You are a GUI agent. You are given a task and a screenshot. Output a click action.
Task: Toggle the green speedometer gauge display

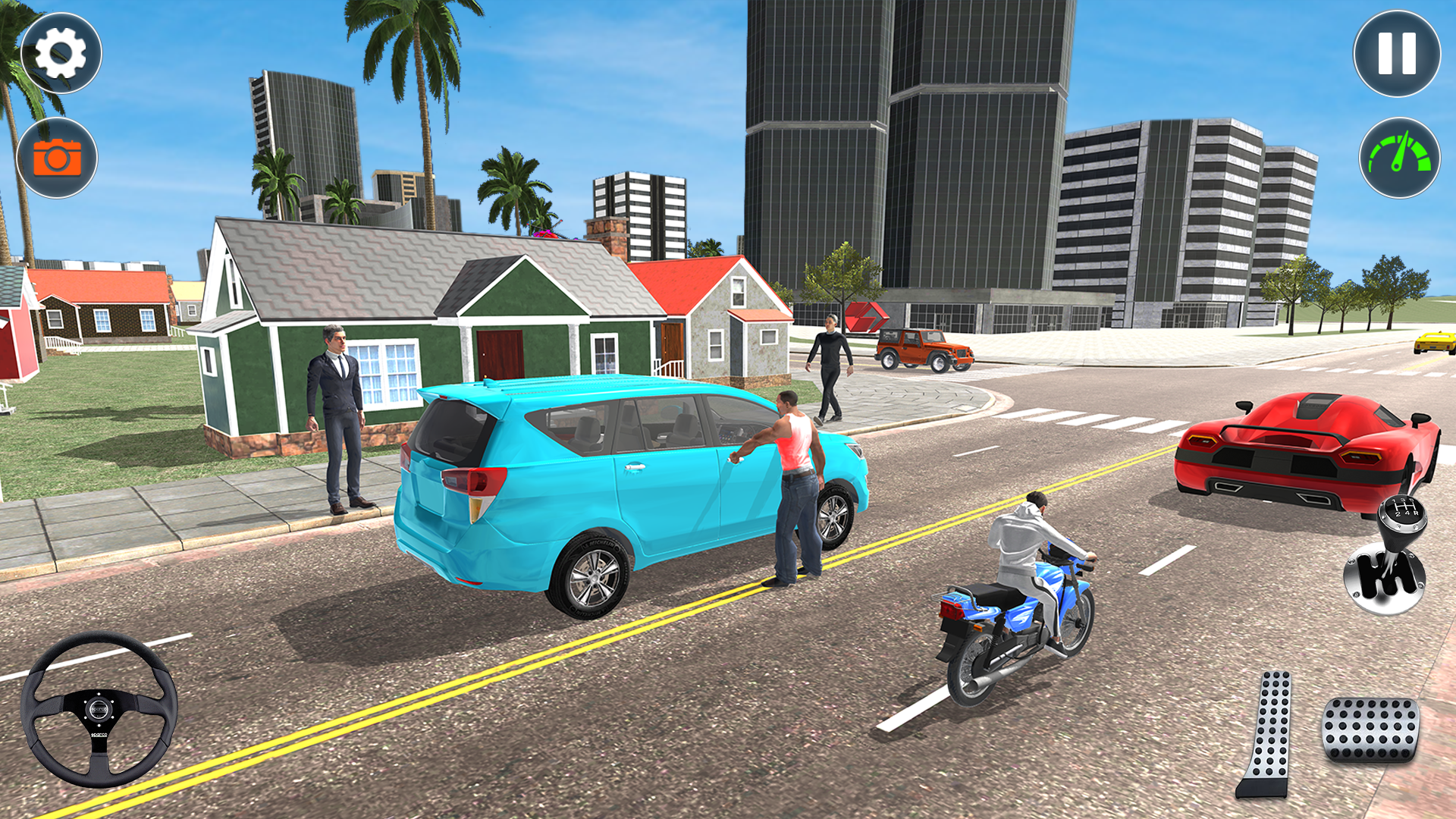[1401, 155]
